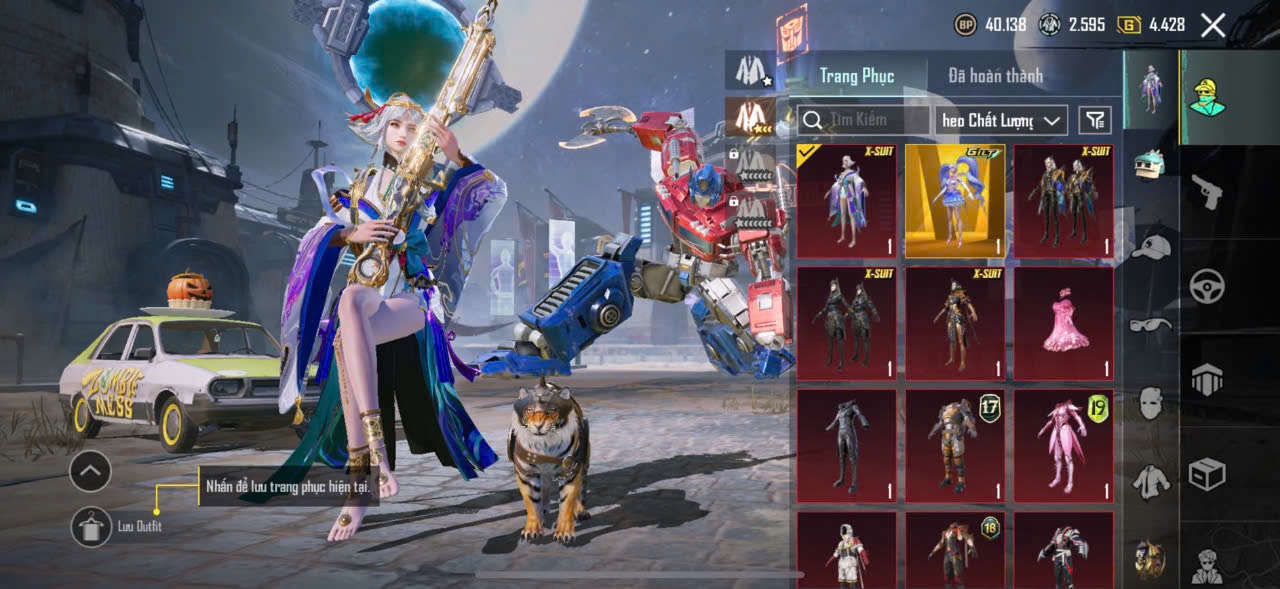The width and height of the screenshot is (1280, 589).
Task: Choose the sunglasses eyewear category
Action: click(1152, 324)
